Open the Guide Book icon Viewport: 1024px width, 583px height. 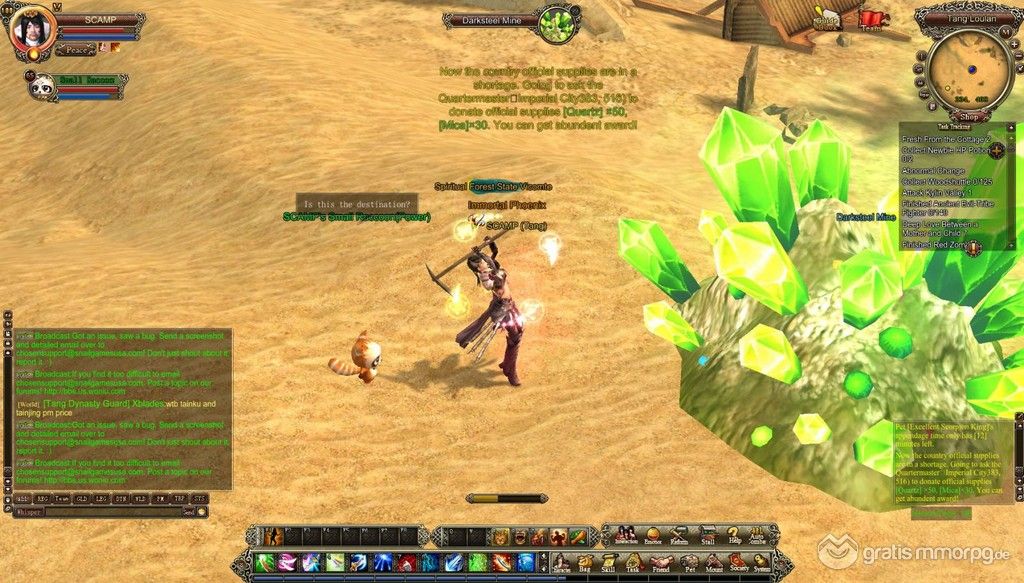pos(828,20)
